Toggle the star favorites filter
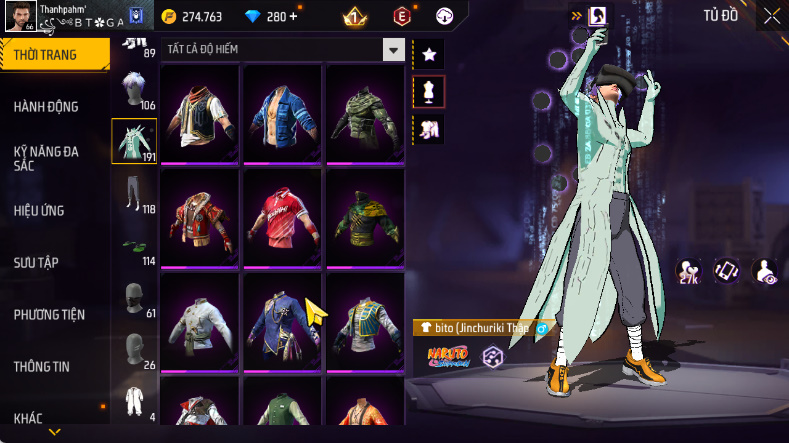The width and height of the screenshot is (789, 443). click(x=428, y=54)
